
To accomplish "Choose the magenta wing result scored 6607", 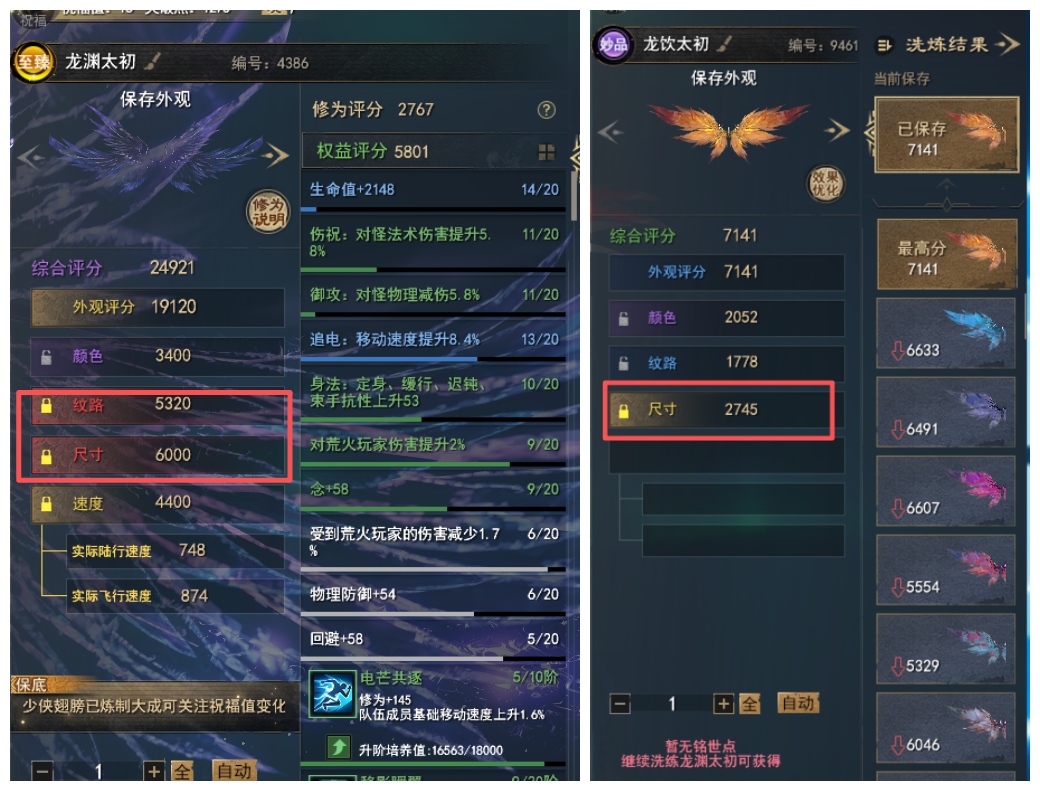I will point(946,491).
